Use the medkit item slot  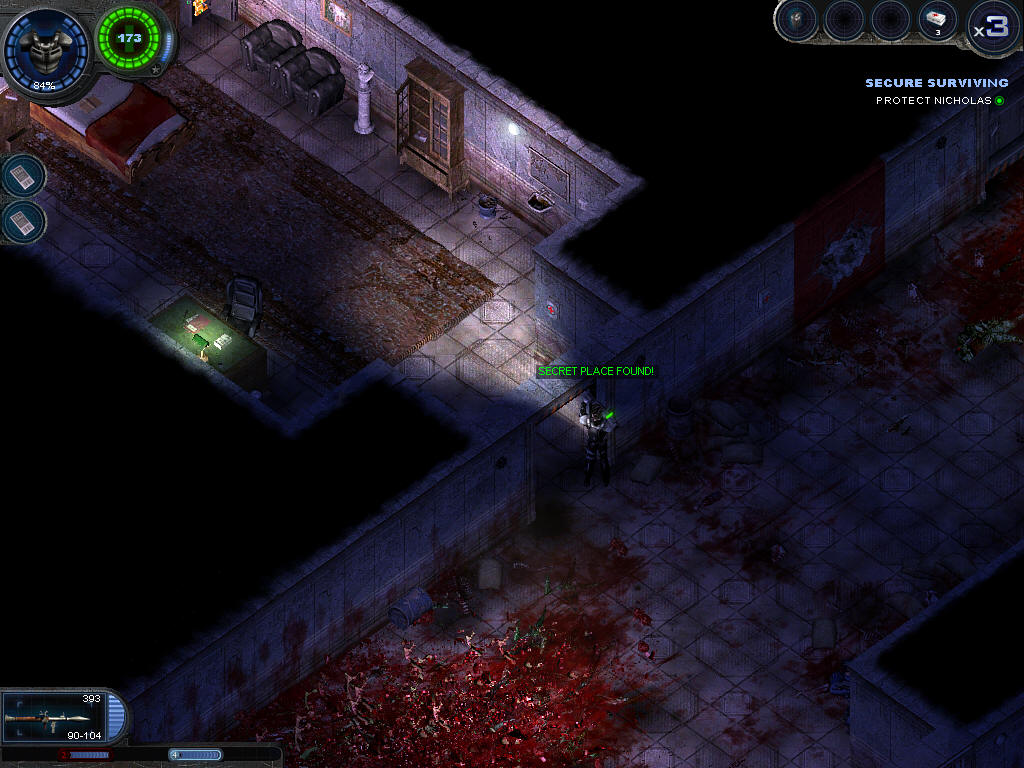click(x=938, y=21)
